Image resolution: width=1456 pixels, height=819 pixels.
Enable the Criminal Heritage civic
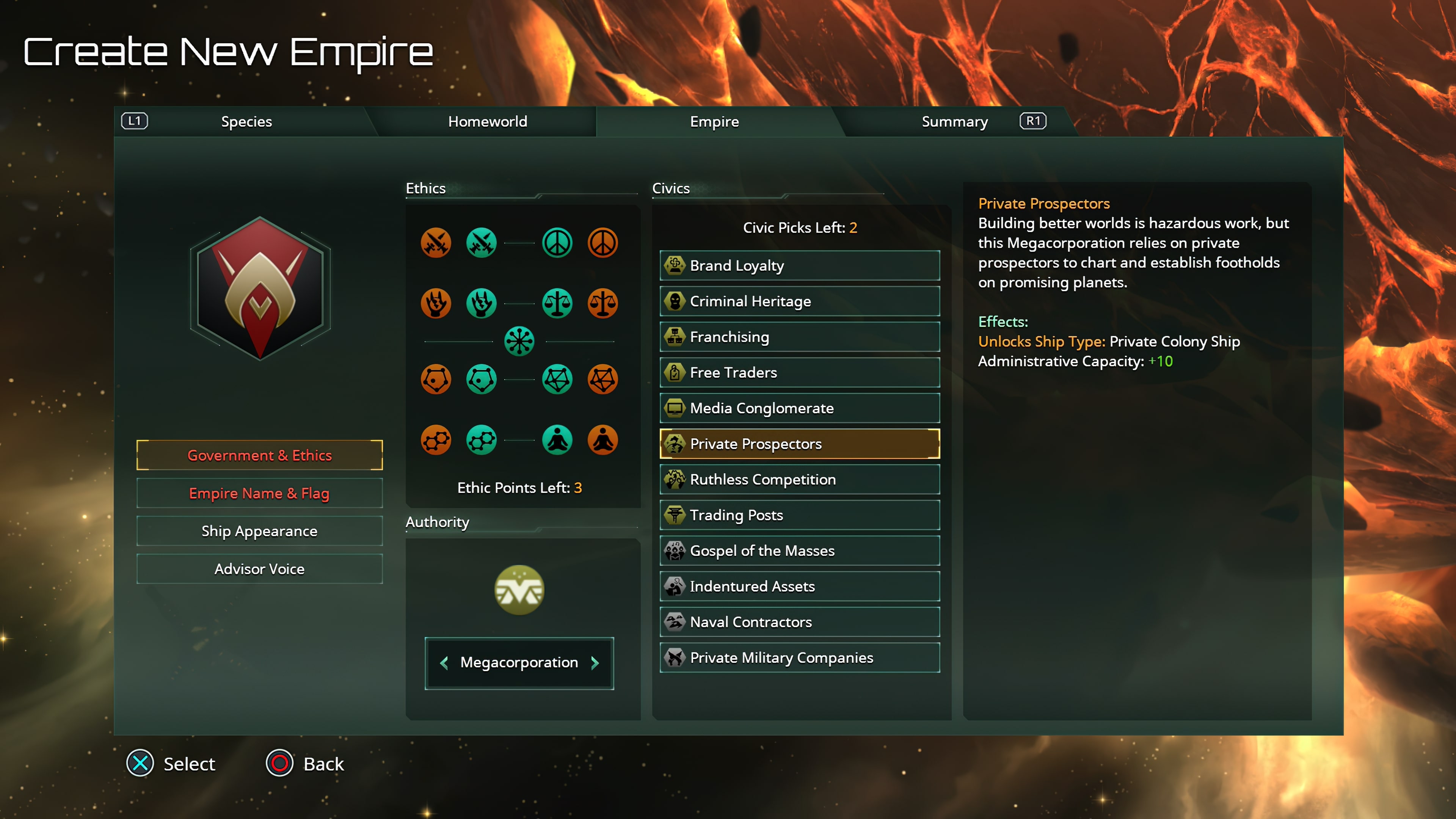click(799, 301)
